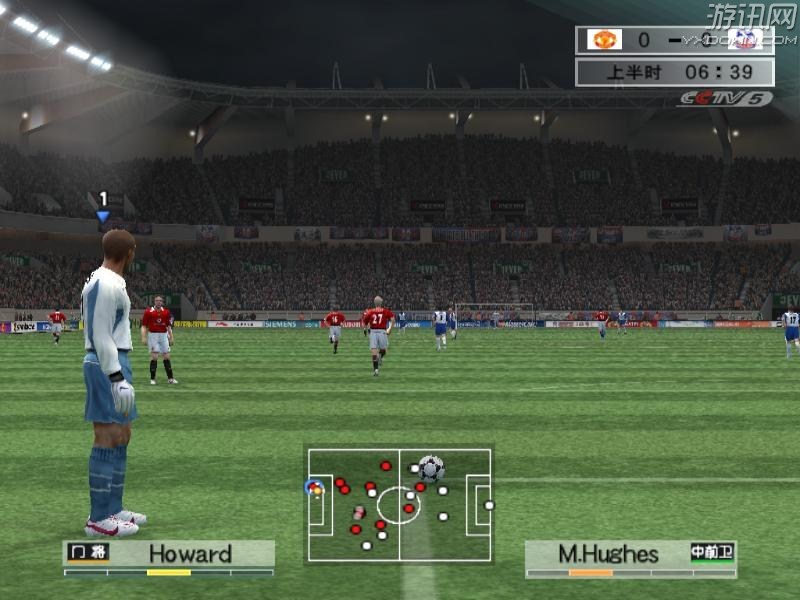This screenshot has width=800, height=600.
Task: Click the ball icon on the radar
Action: point(431,467)
